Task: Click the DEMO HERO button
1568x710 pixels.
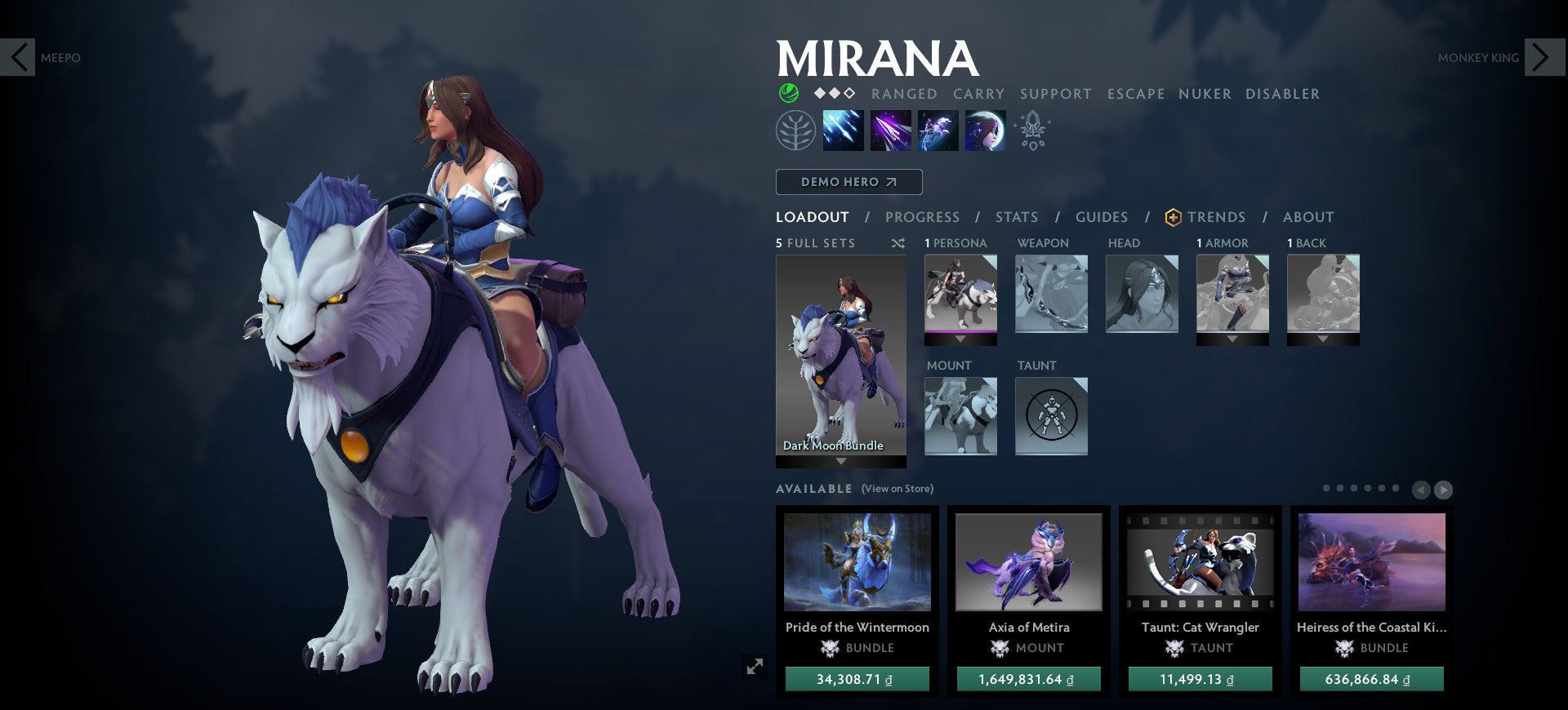Action: 849,182
